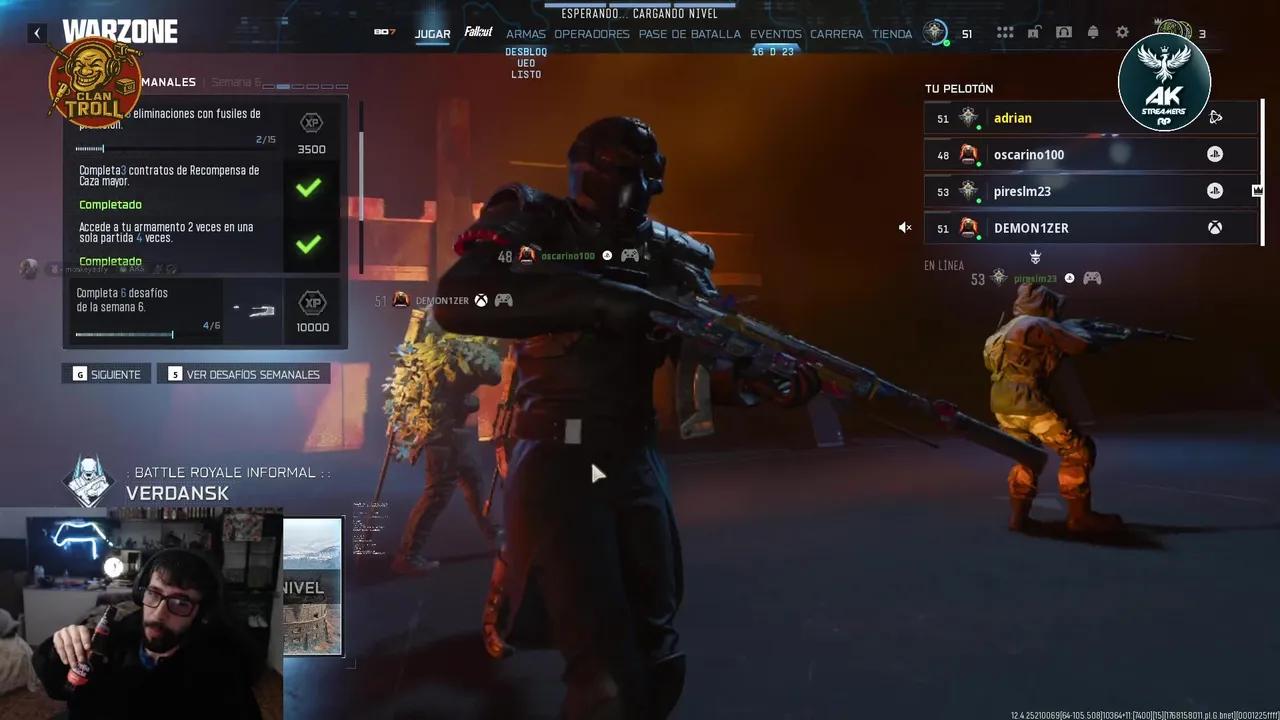Open the TIENDA section
This screenshot has width=1280, height=720.
pos(892,33)
